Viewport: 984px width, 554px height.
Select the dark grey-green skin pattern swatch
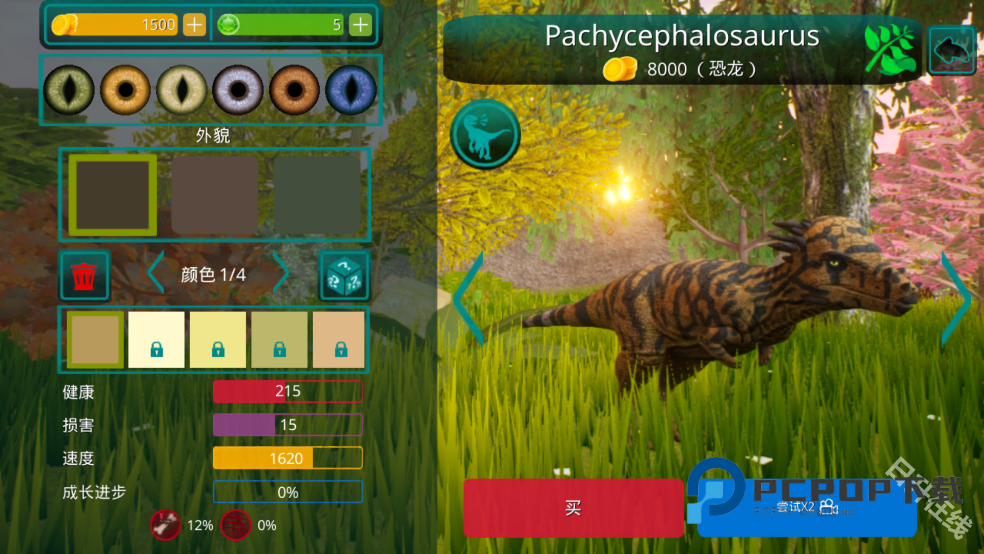point(317,195)
